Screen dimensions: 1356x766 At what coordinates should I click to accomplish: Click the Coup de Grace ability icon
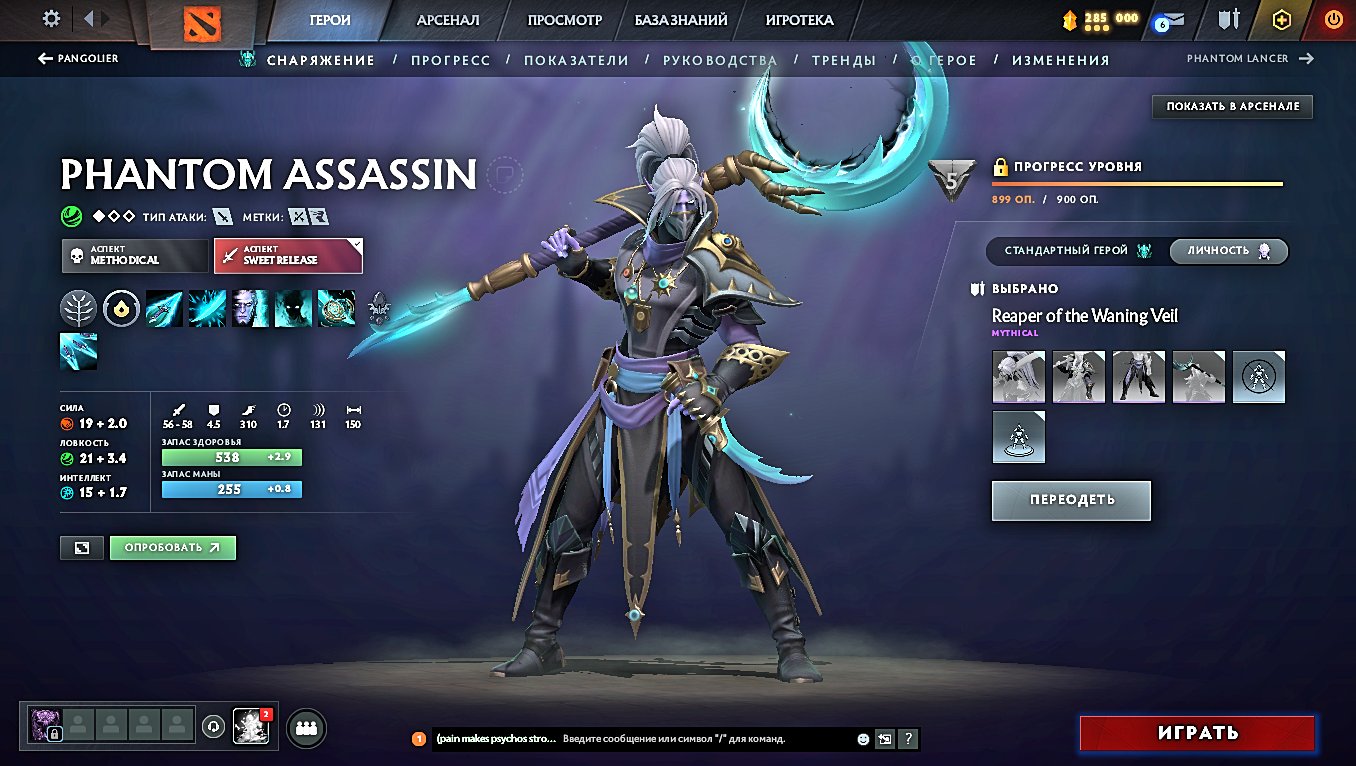(337, 308)
